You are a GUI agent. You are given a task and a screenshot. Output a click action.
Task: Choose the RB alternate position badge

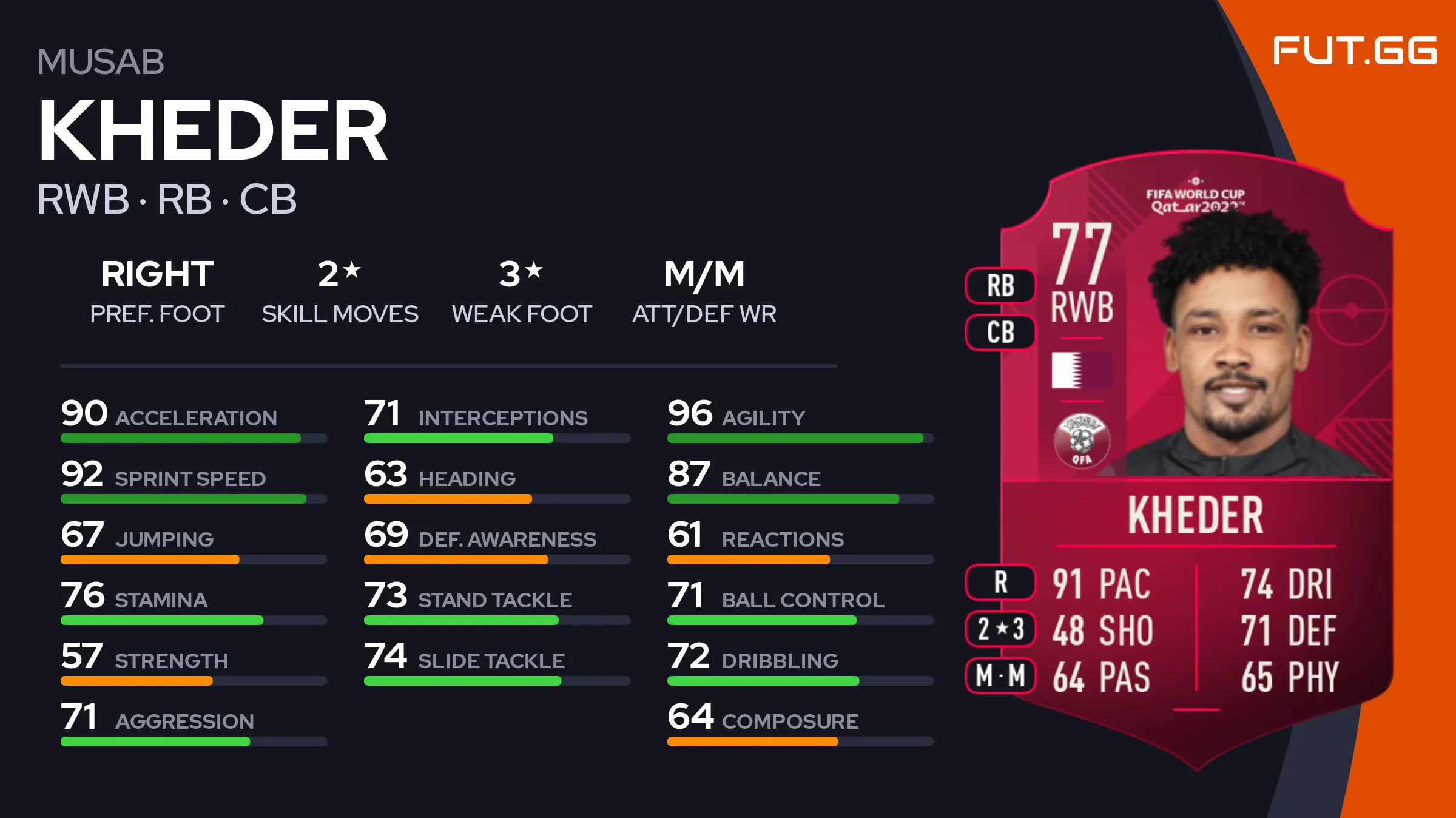point(1000,286)
